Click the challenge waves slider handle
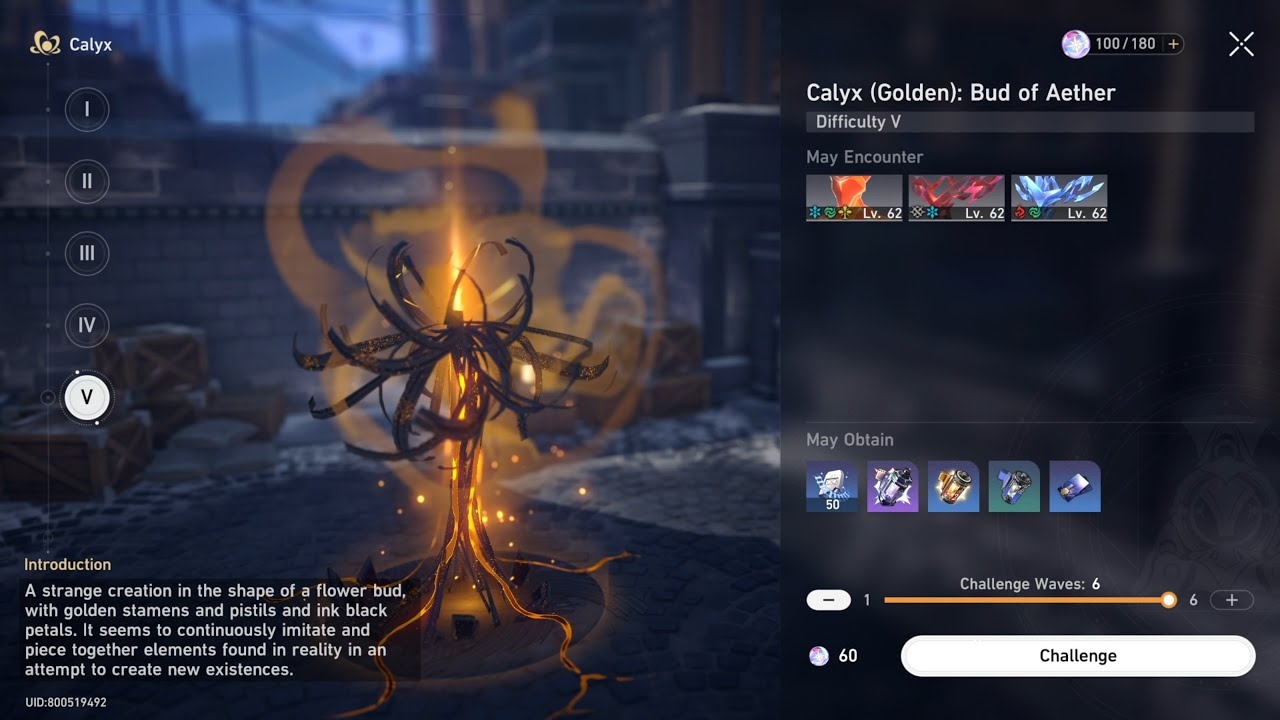 click(1168, 600)
